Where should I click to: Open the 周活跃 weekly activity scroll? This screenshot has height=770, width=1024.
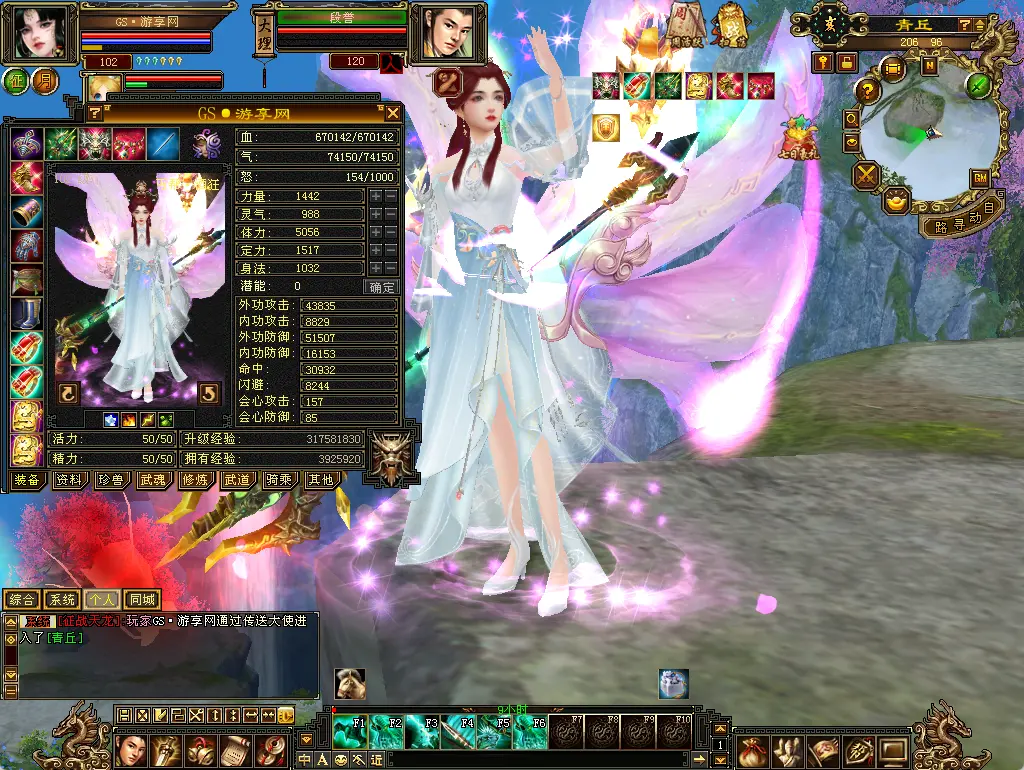(x=686, y=24)
